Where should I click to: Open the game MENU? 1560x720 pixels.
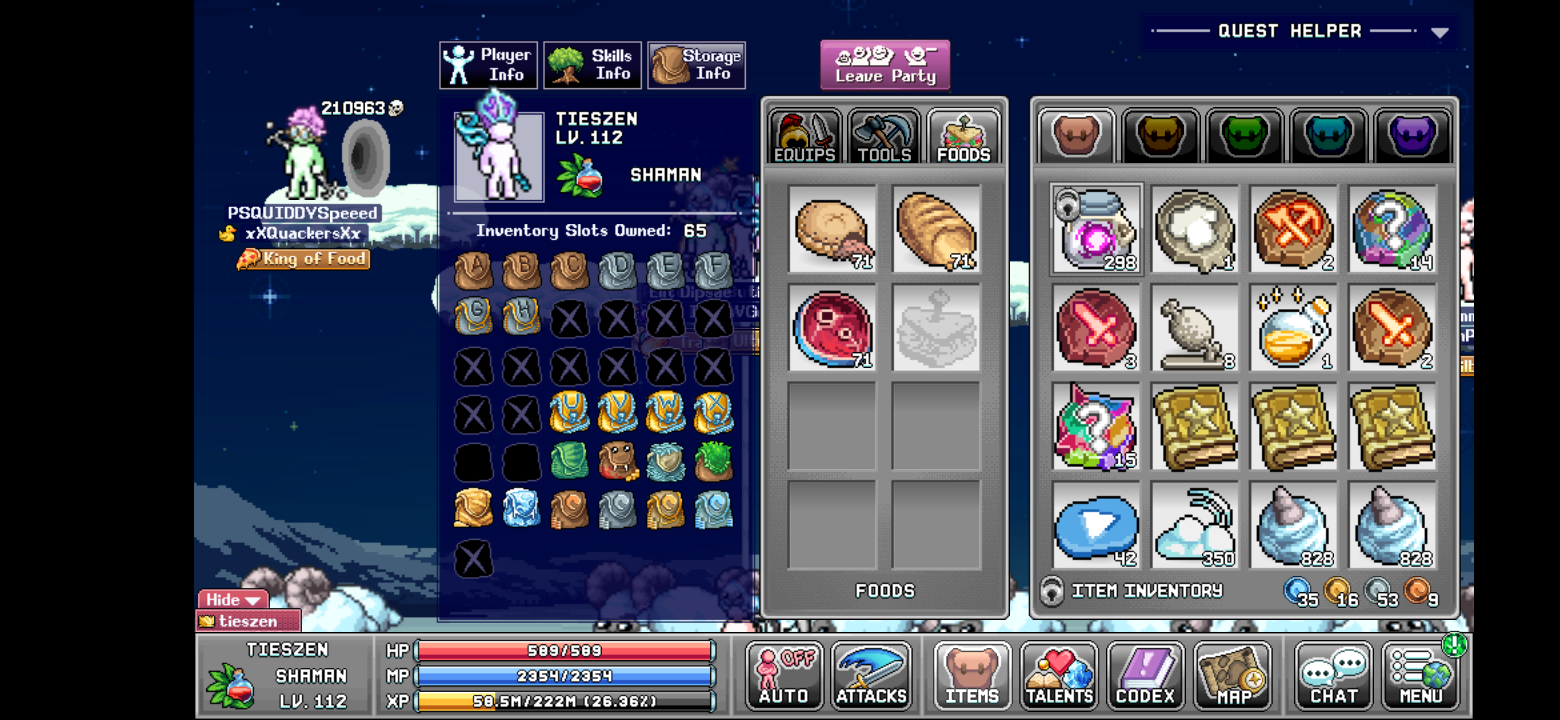(x=1420, y=675)
